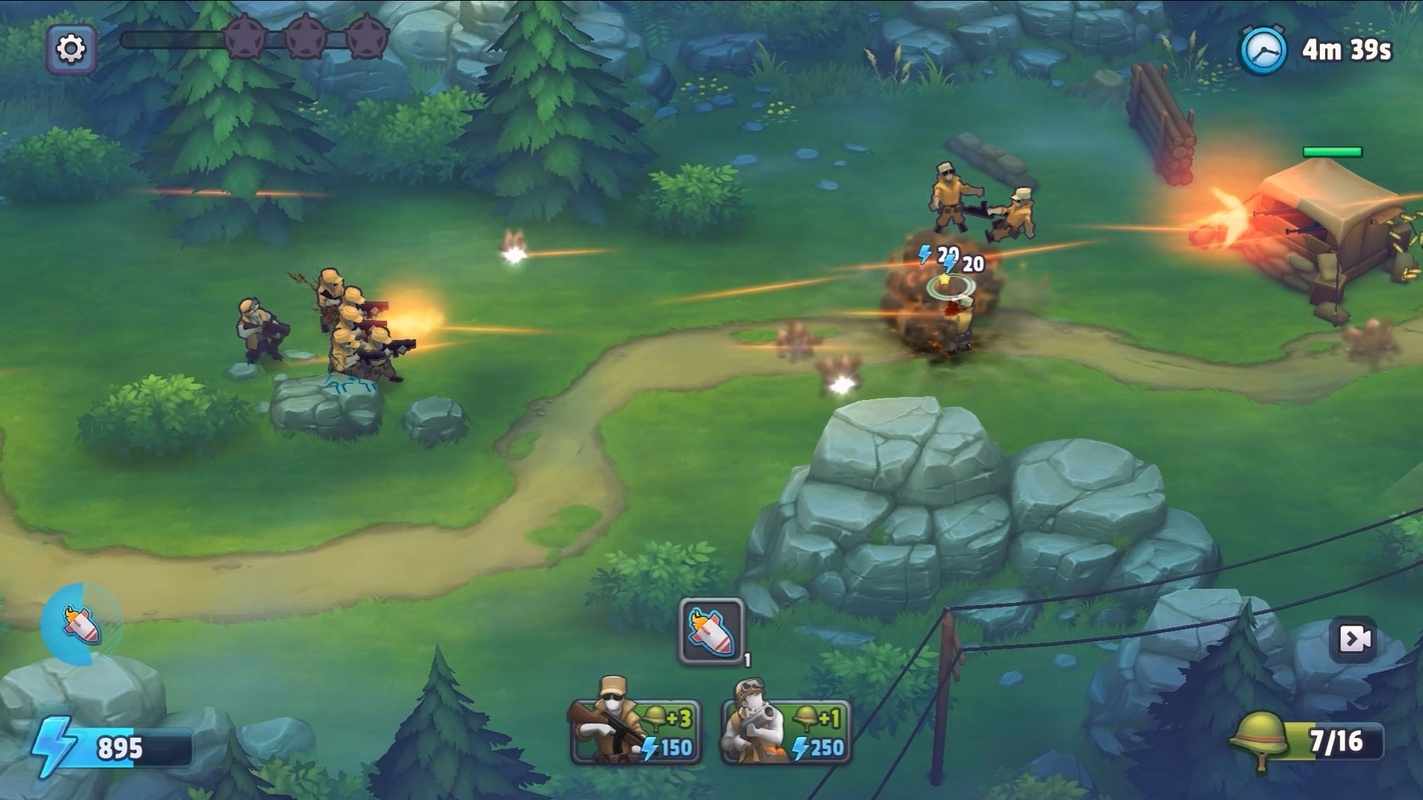
Task: Open the gear settings menu
Action: tap(71, 49)
